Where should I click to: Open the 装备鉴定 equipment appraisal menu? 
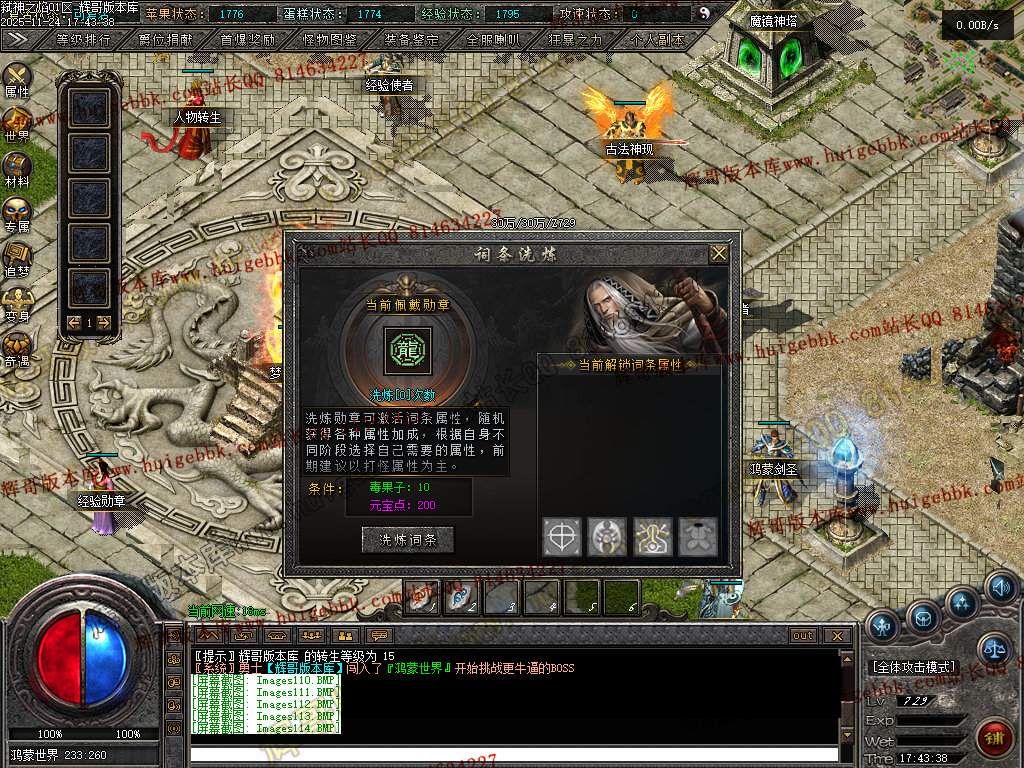tap(411, 40)
